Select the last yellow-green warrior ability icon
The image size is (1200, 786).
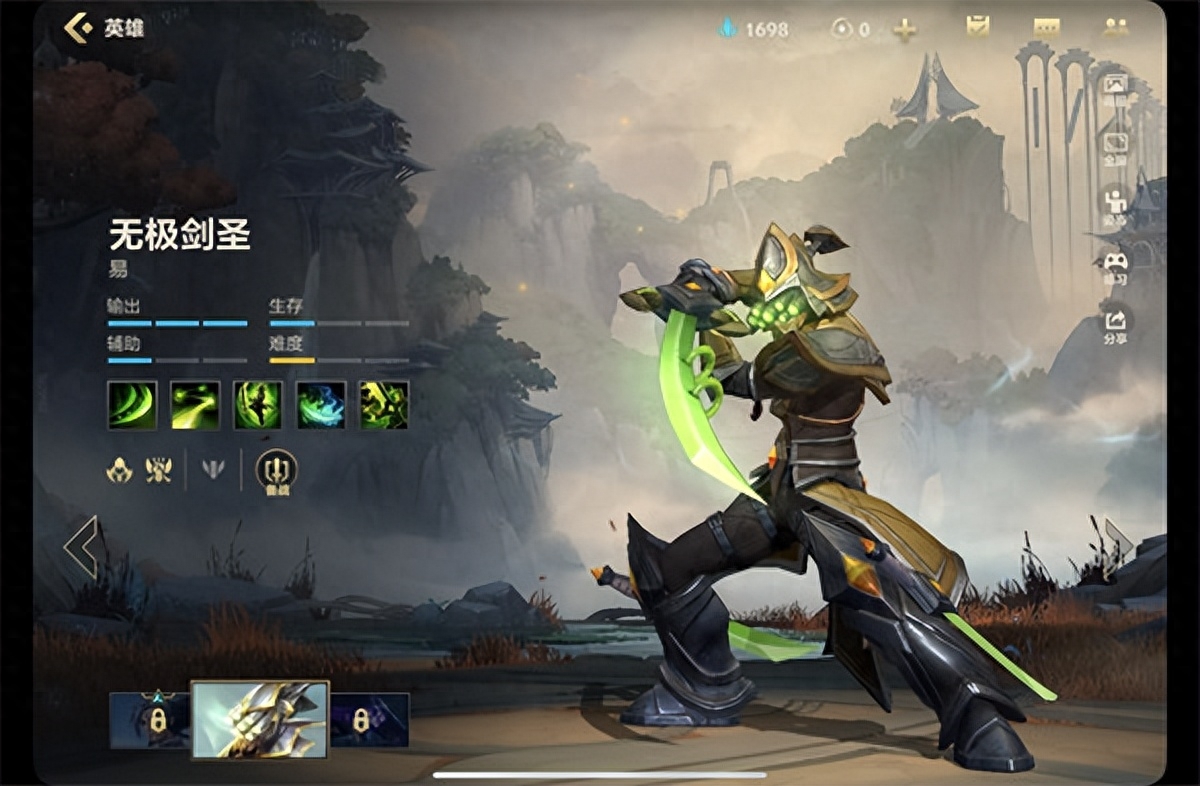[x=384, y=405]
